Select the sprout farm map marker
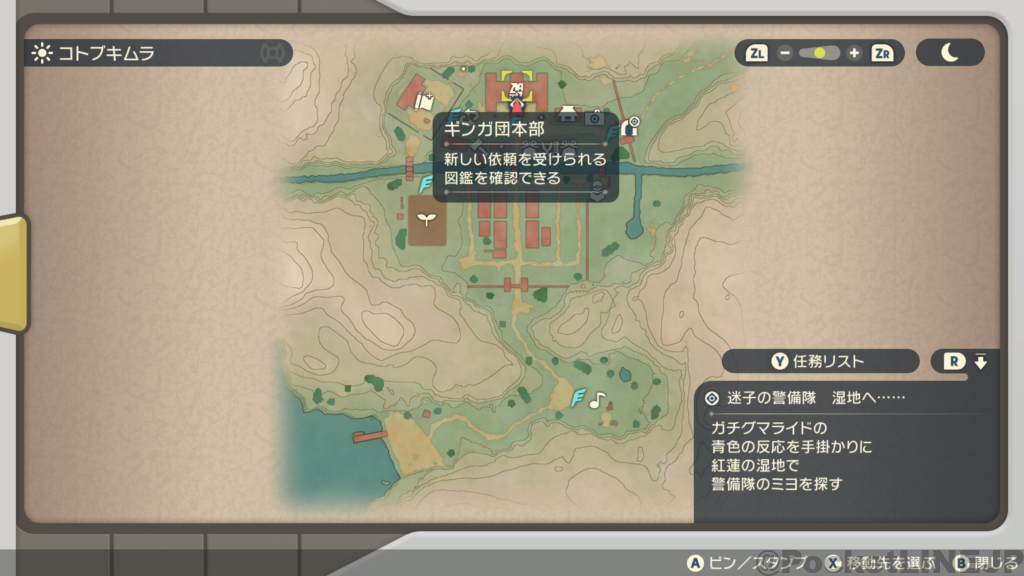The width and height of the screenshot is (1024, 576). [426, 221]
